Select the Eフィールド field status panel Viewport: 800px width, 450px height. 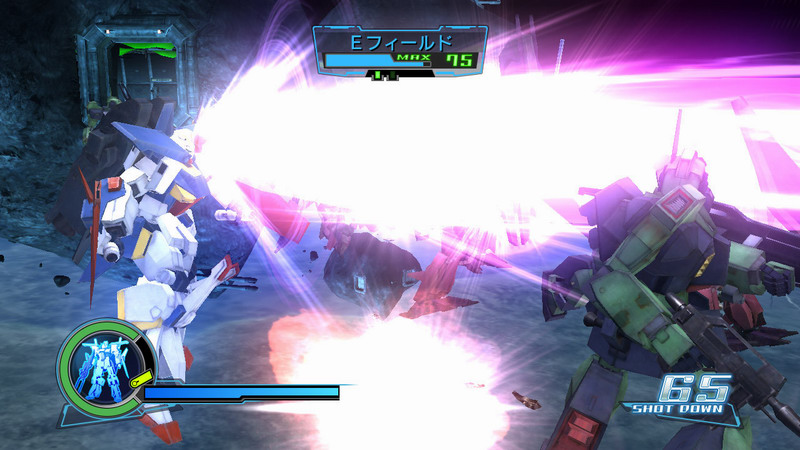tap(400, 50)
